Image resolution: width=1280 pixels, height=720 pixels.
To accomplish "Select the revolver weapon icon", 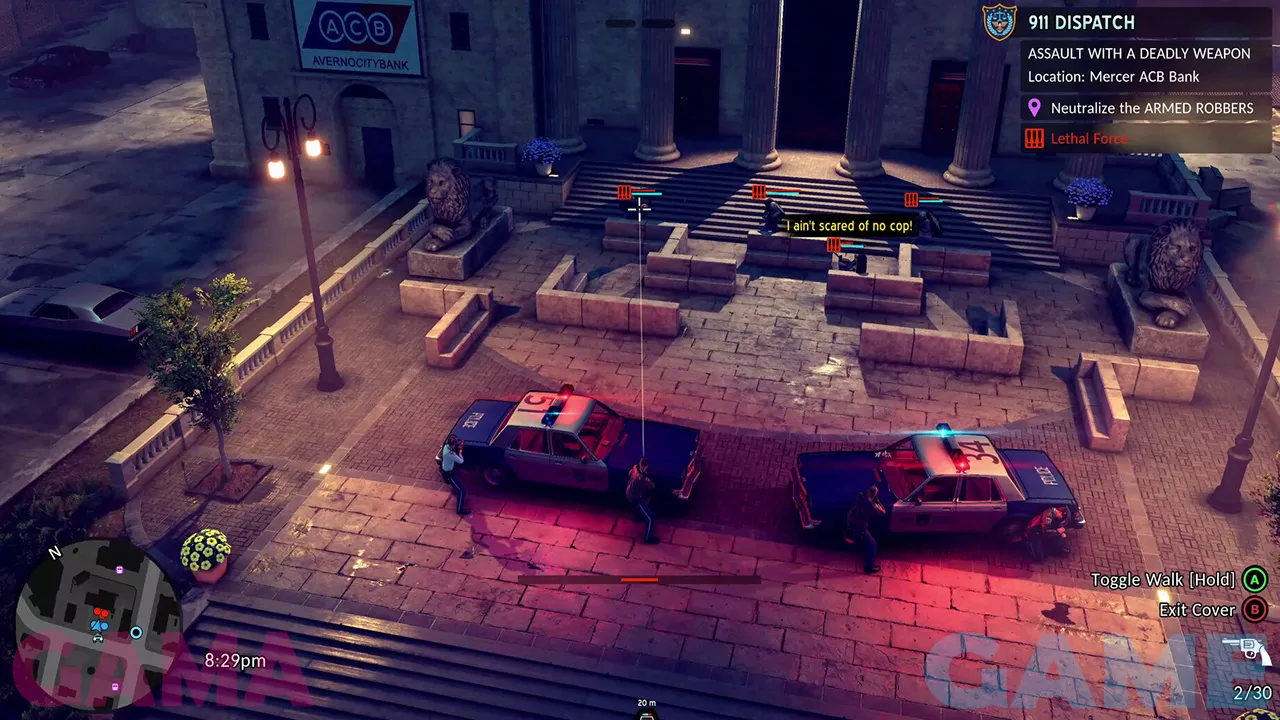I will [x=1252, y=651].
